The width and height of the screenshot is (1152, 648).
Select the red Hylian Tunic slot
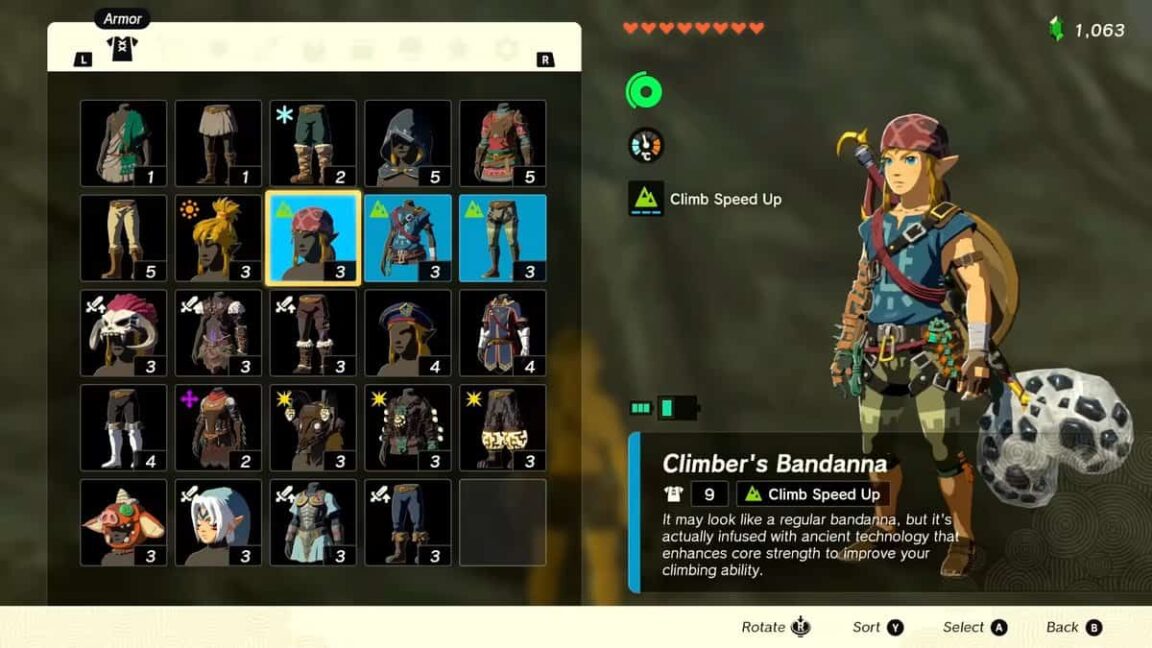click(503, 143)
